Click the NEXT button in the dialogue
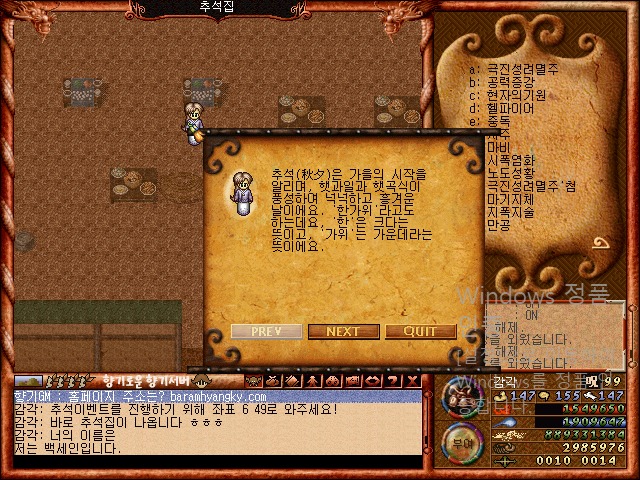The width and height of the screenshot is (640, 480). [x=343, y=331]
